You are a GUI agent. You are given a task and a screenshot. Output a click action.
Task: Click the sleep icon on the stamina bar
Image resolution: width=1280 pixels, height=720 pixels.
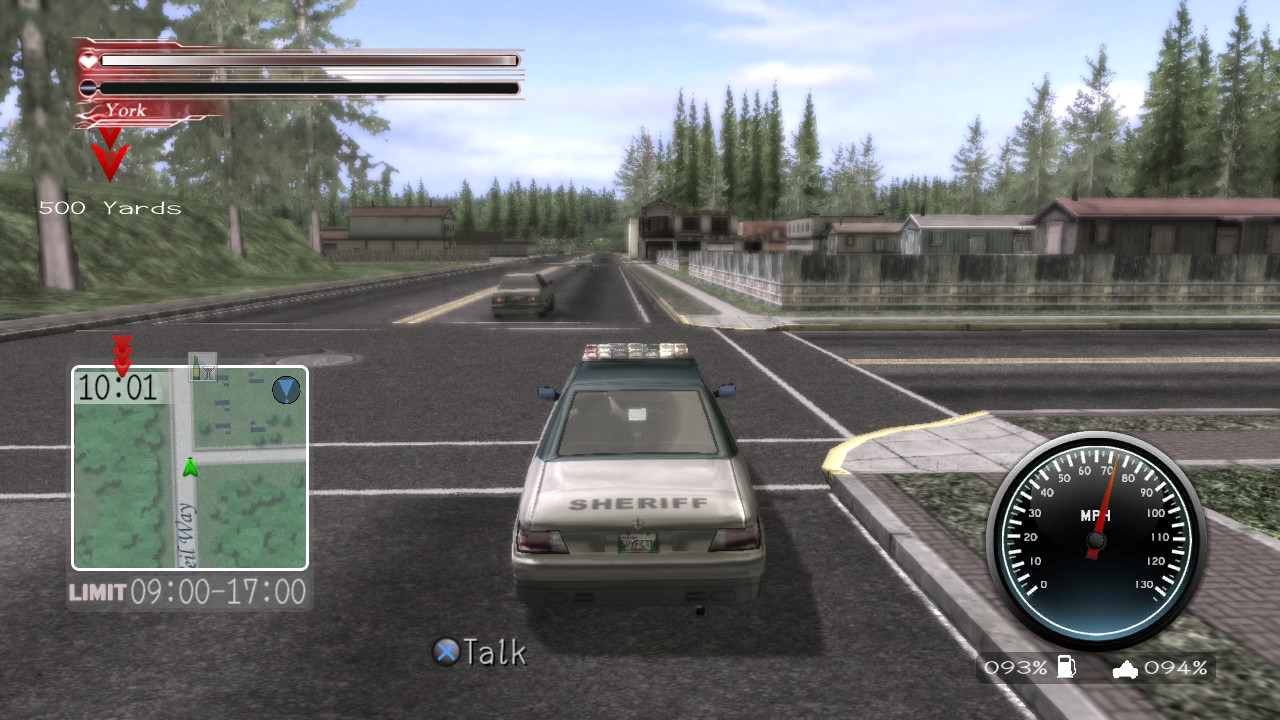(x=89, y=88)
